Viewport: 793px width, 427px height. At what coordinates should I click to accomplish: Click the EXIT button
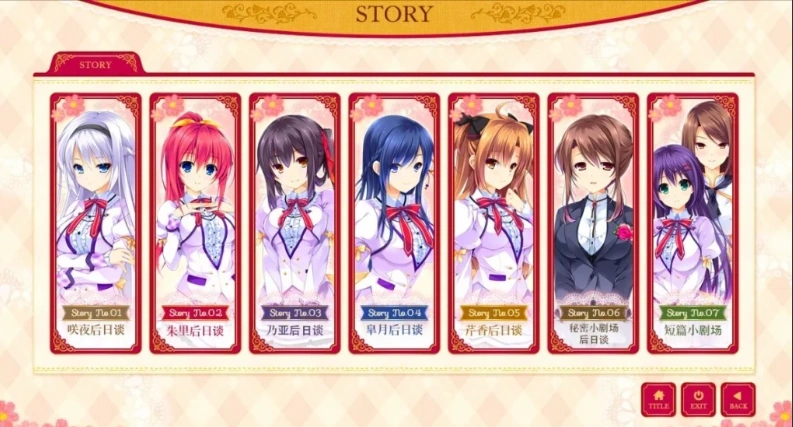(x=698, y=400)
